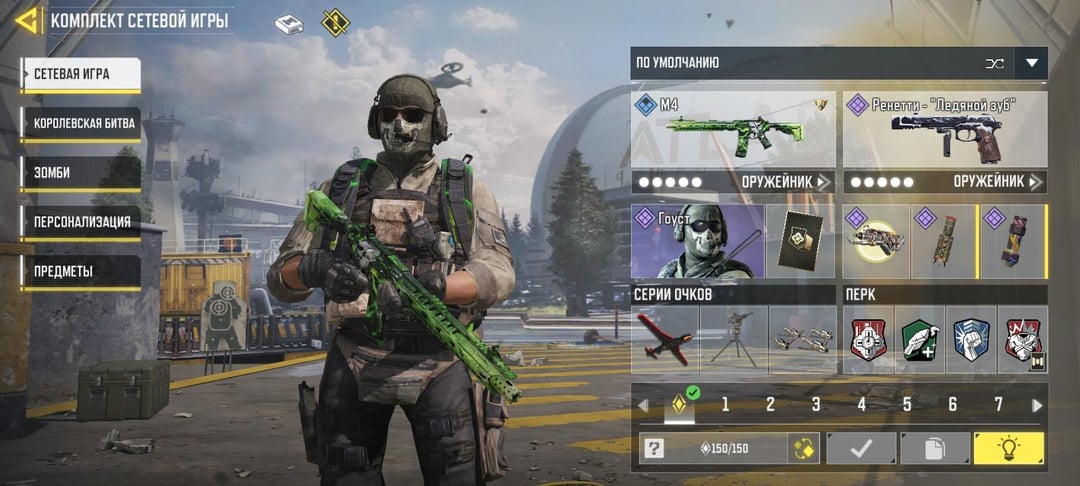Viewport: 1080px width, 486px height.
Task: Open the Королевская битва loadout tab
Action: [81, 124]
